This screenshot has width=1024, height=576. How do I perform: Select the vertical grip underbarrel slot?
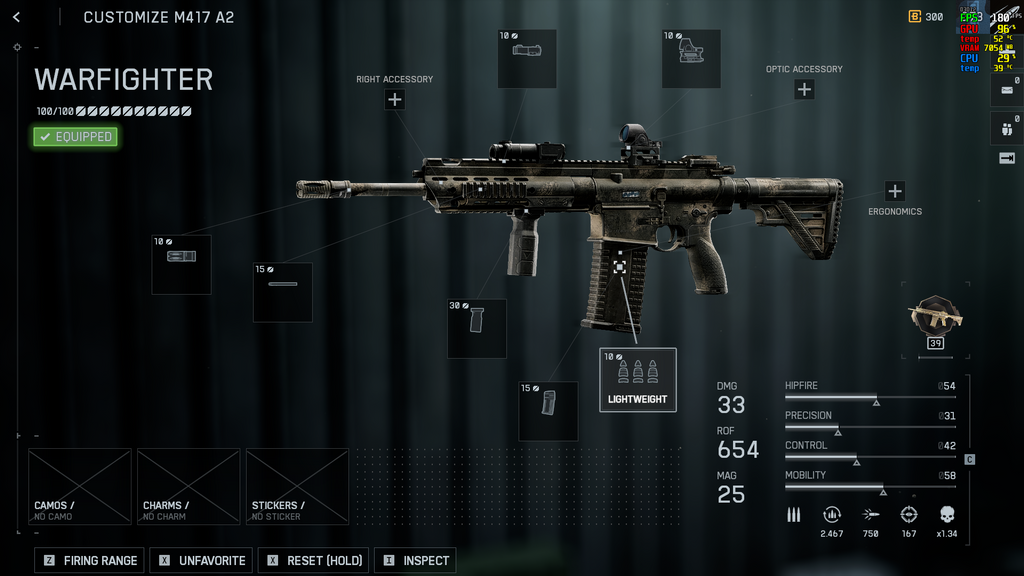476,328
